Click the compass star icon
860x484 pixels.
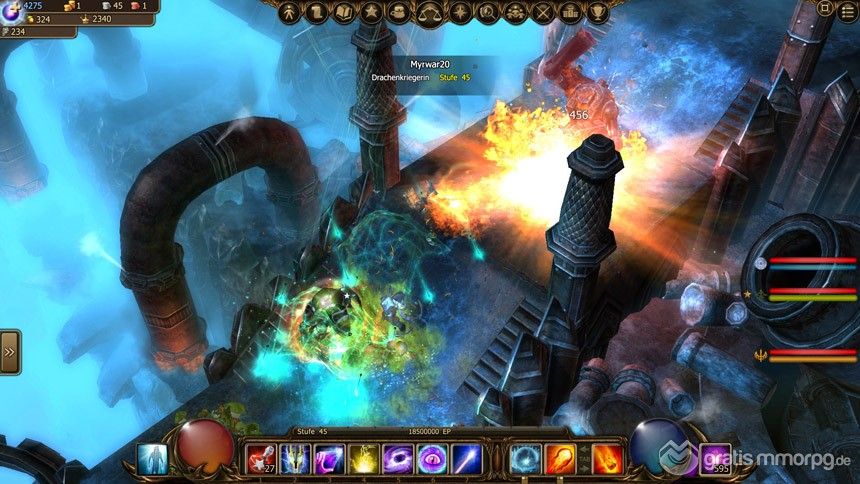[459, 13]
